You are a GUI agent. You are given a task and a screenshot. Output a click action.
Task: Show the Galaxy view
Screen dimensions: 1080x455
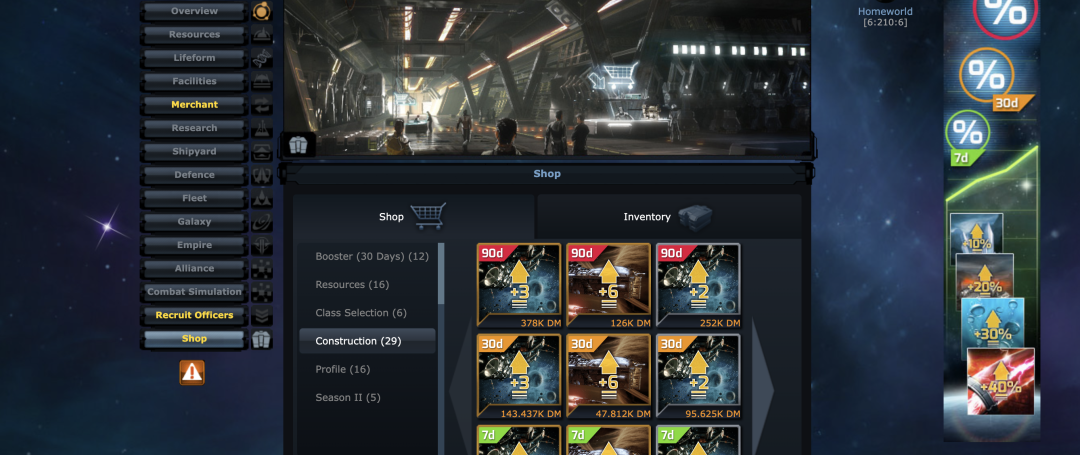(x=194, y=222)
